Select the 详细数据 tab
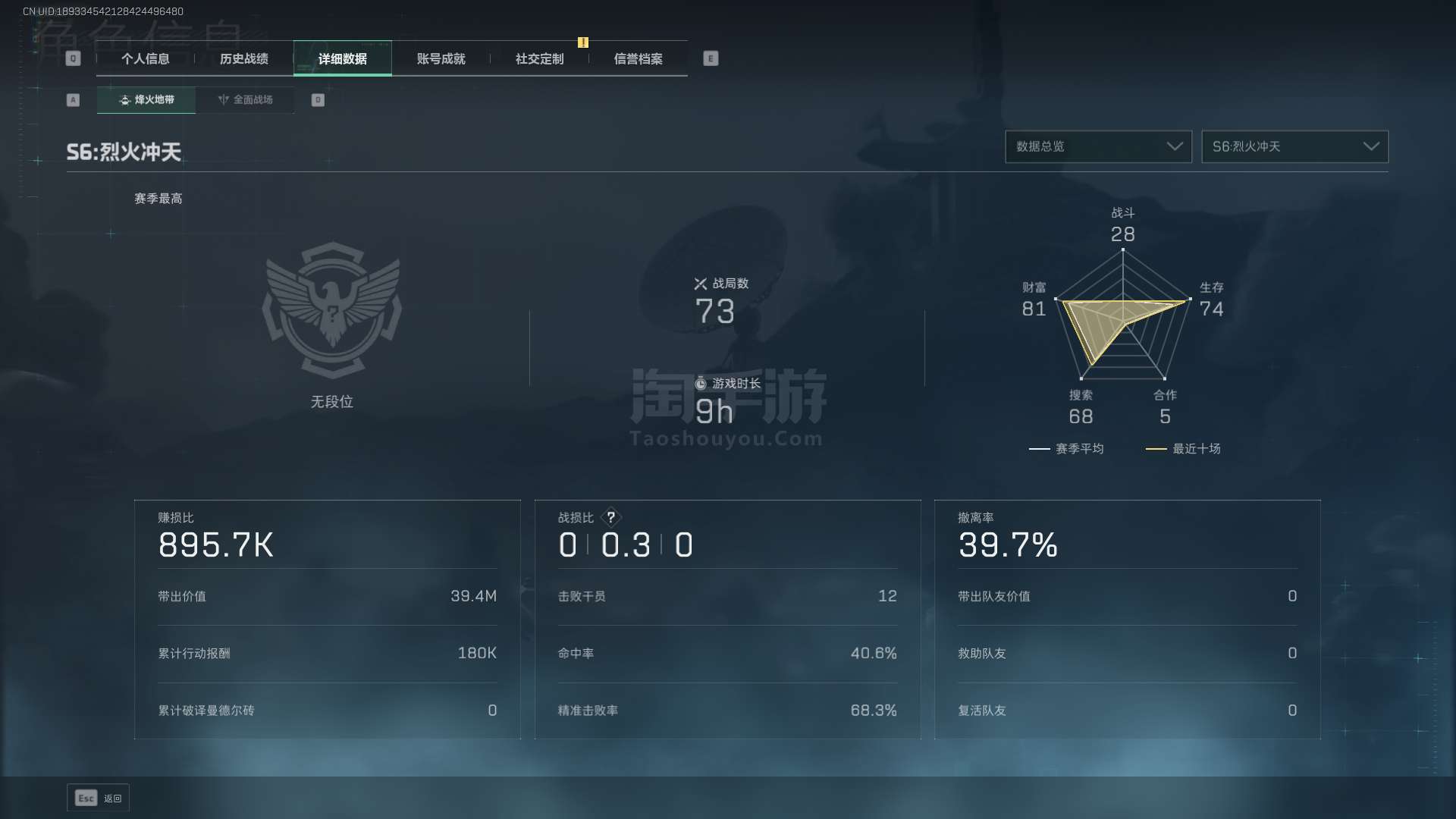Viewport: 1456px width, 819px height. click(x=343, y=59)
